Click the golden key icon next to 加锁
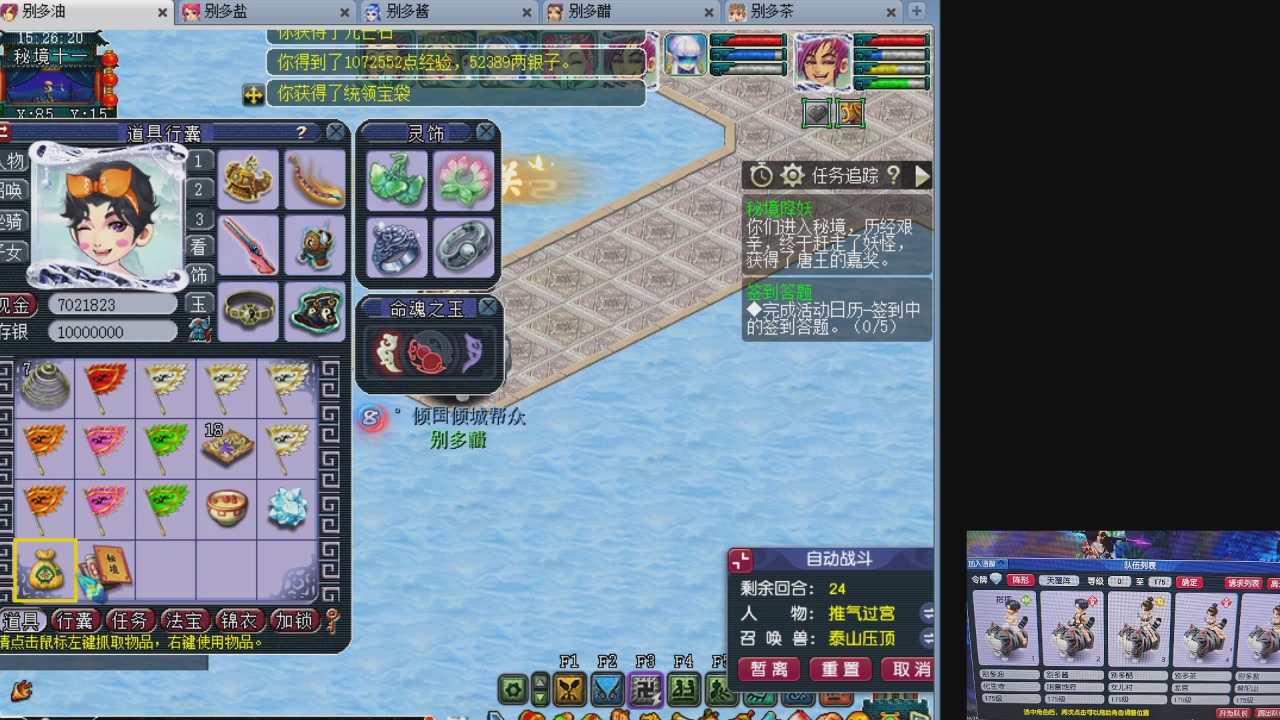The image size is (1280, 720). [331, 621]
